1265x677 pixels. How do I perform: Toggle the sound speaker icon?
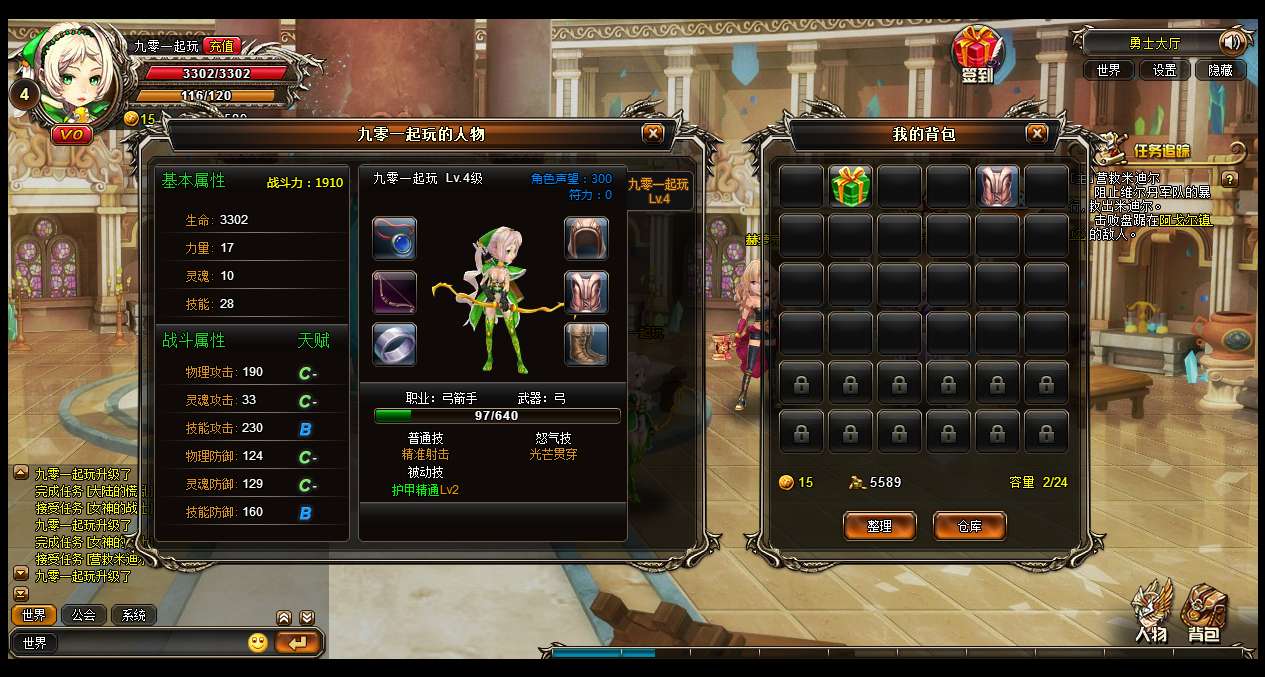[1232, 43]
